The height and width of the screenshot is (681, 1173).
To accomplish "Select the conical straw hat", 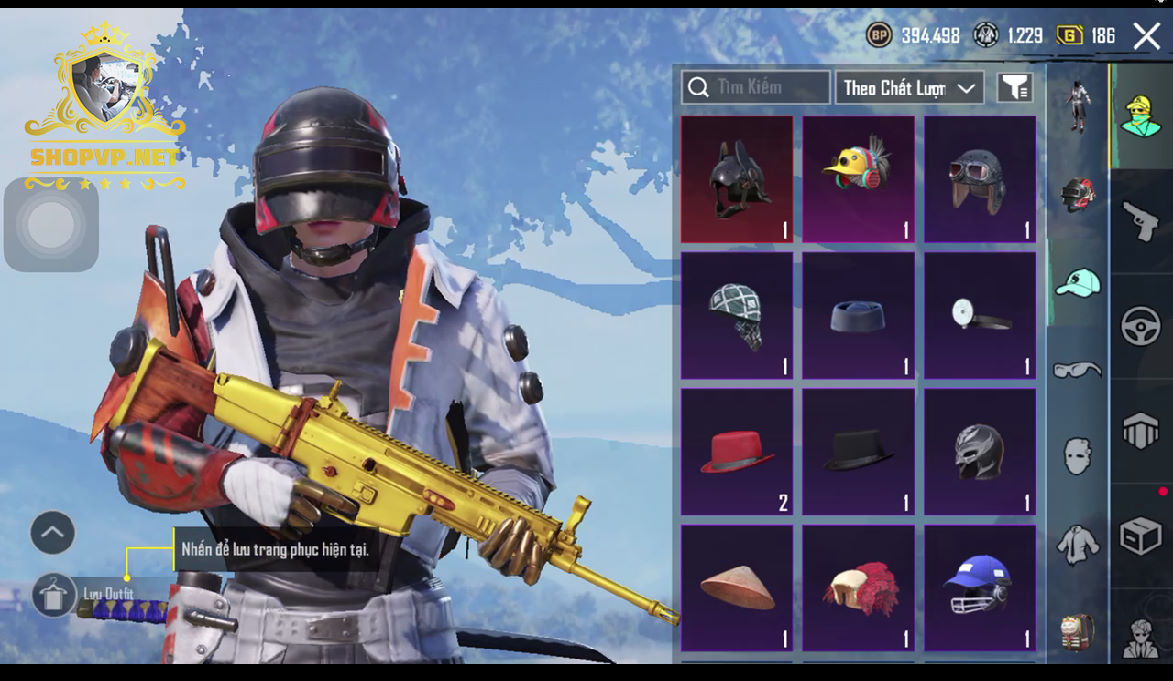I will (x=737, y=588).
